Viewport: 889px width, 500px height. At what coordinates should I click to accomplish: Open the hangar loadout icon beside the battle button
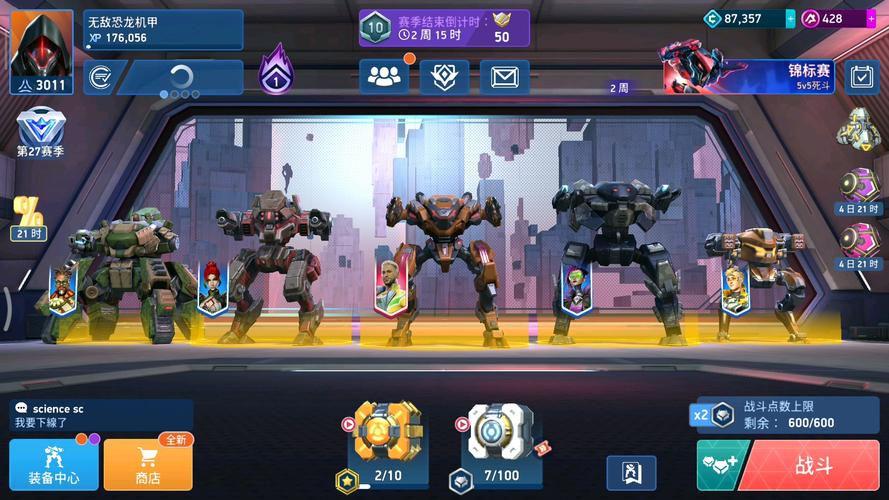tap(631, 472)
